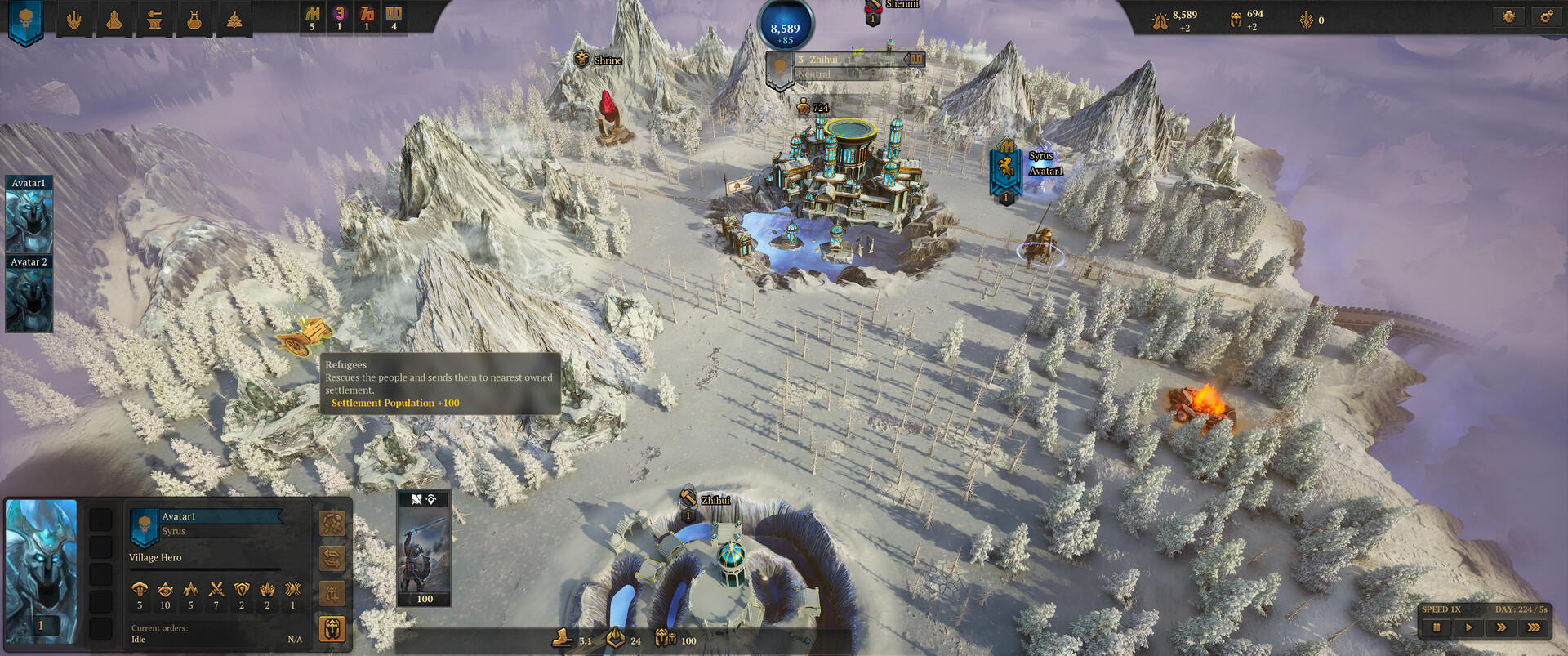Click the rally troops button beside hero panel
Screen dimensions: 1568x656
tap(332, 523)
